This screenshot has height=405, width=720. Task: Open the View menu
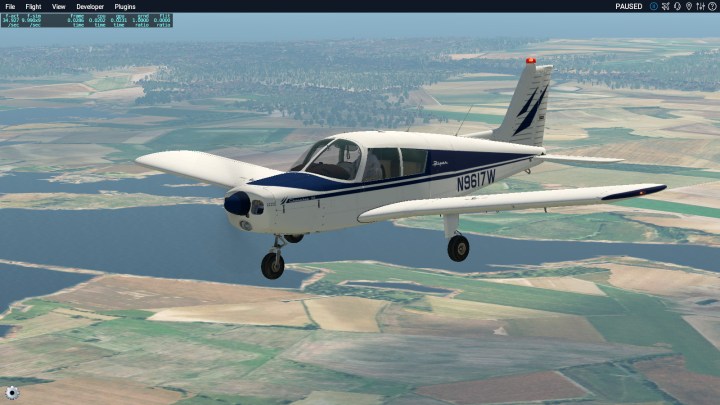[x=59, y=6]
